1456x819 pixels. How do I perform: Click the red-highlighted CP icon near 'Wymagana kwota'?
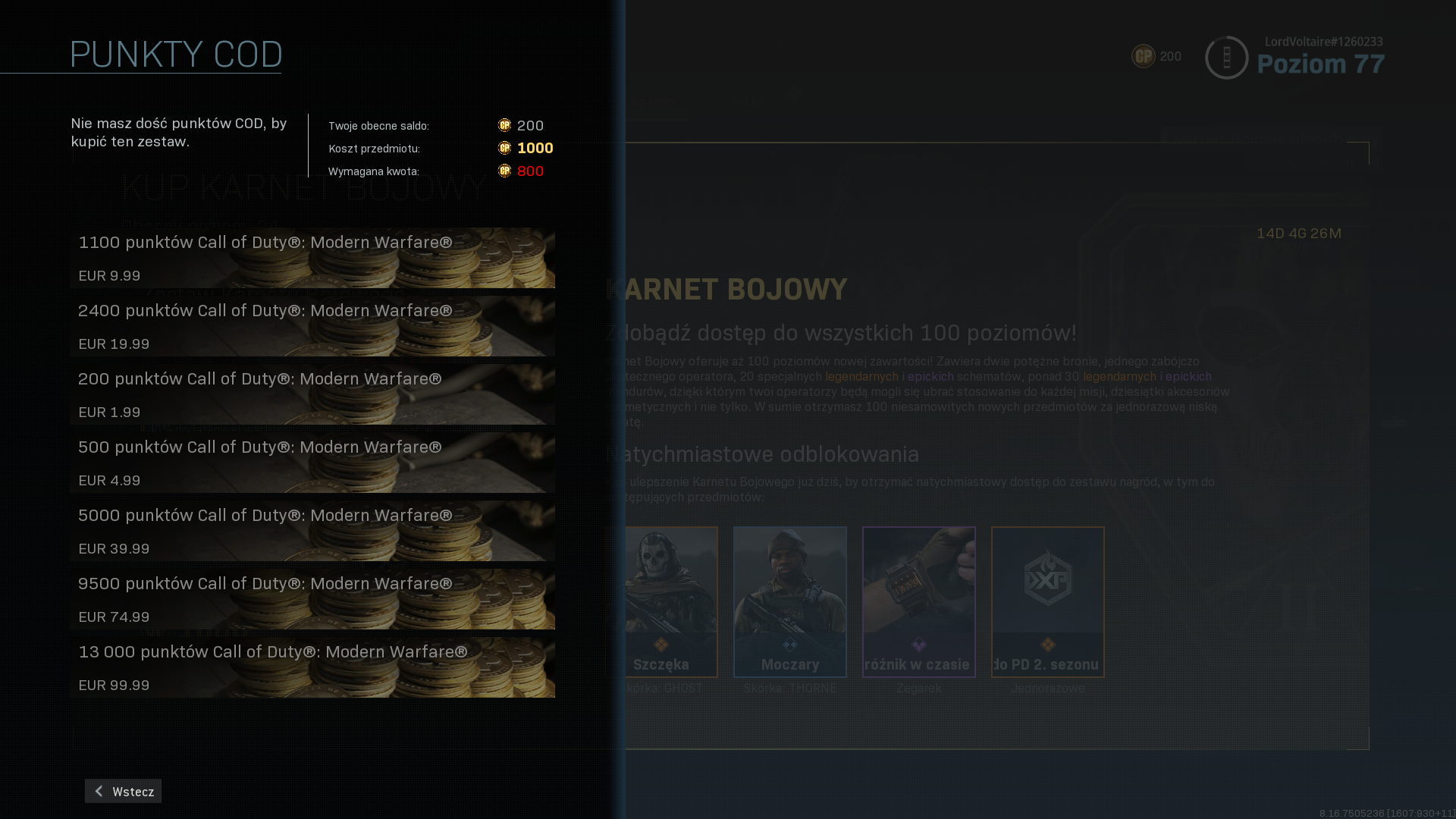[x=503, y=171]
